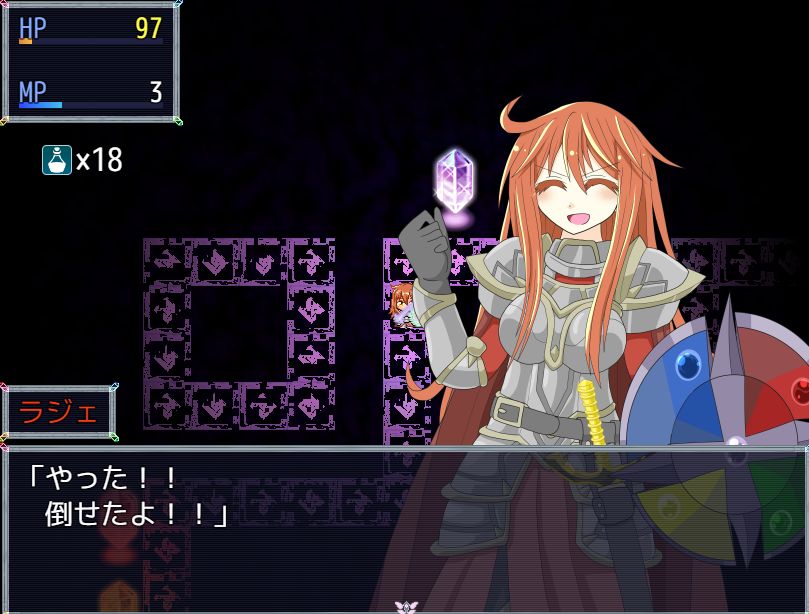Click the potion item icon
The image size is (809, 614).
56,160
